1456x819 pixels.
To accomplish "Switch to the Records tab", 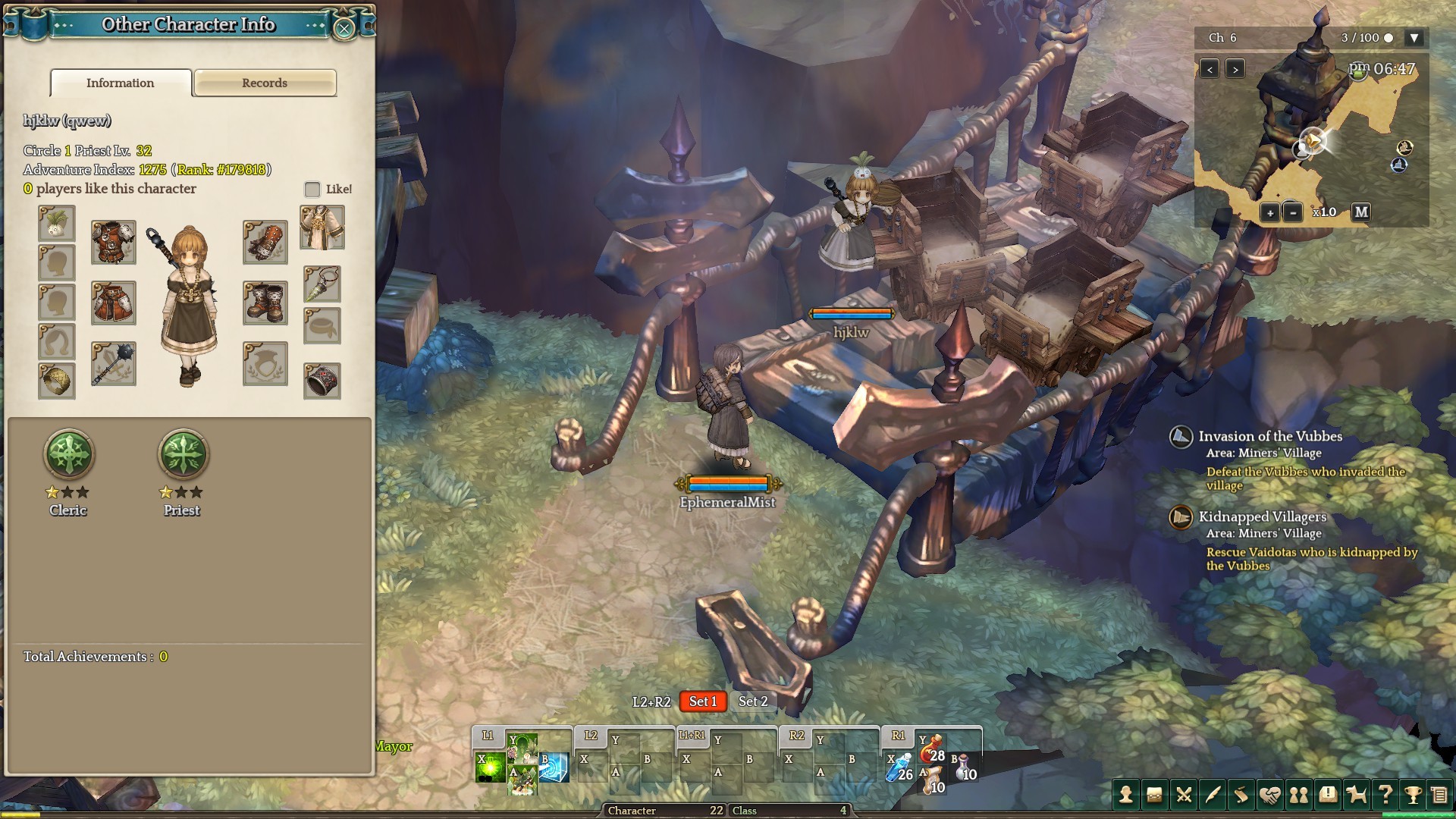I will point(265,83).
